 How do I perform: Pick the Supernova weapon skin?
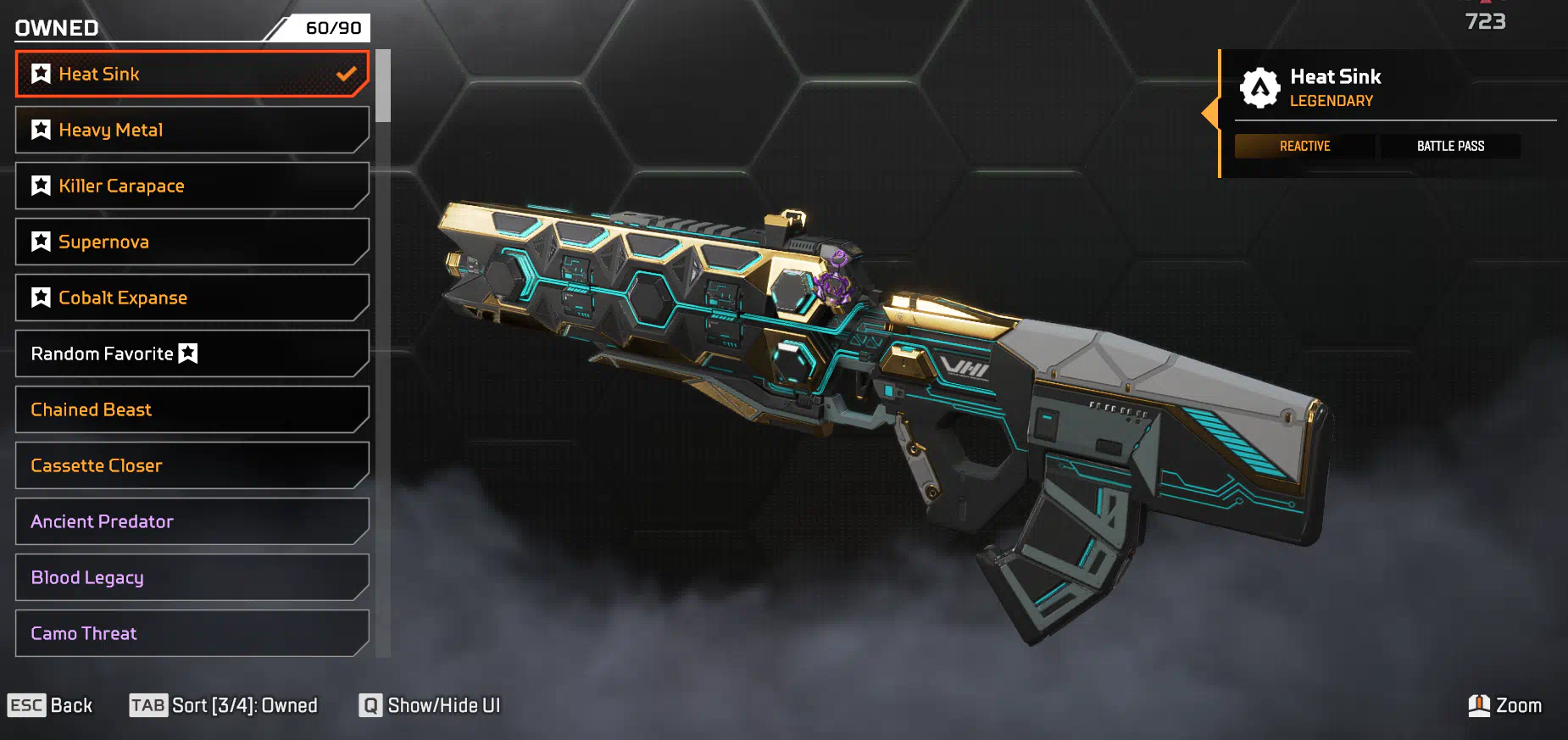[192, 242]
